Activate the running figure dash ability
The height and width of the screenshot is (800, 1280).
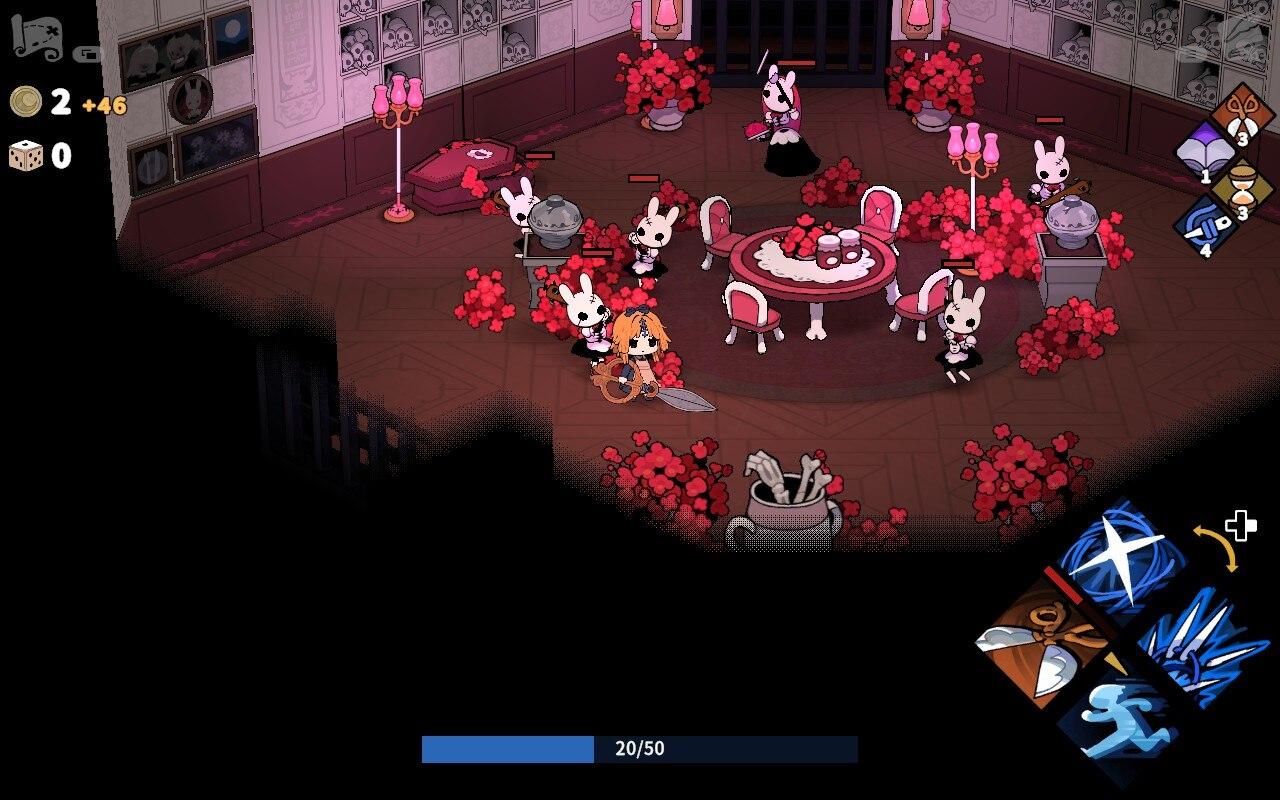click(1118, 720)
